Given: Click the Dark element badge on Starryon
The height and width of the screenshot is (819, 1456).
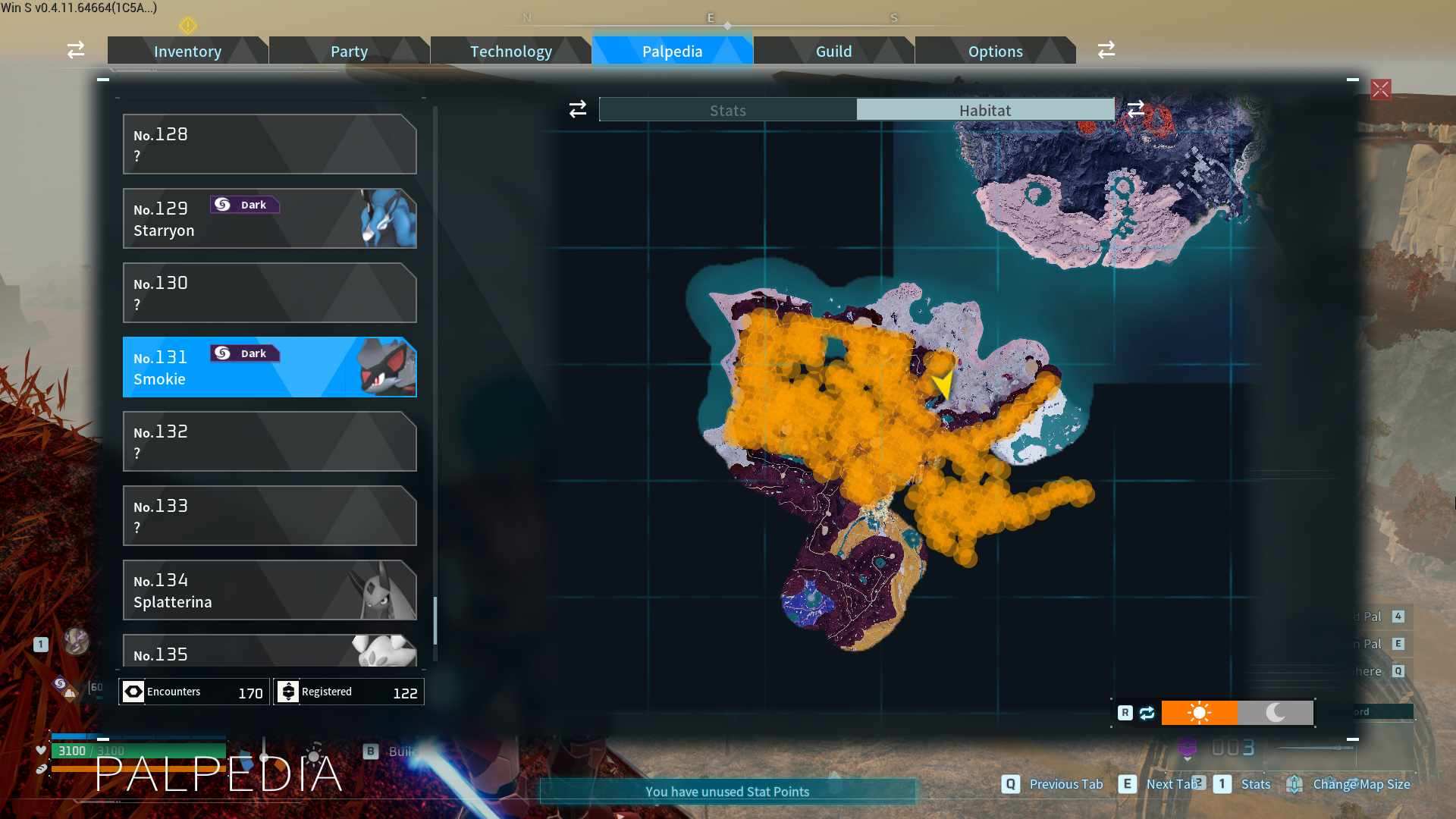Looking at the screenshot, I should 244,204.
